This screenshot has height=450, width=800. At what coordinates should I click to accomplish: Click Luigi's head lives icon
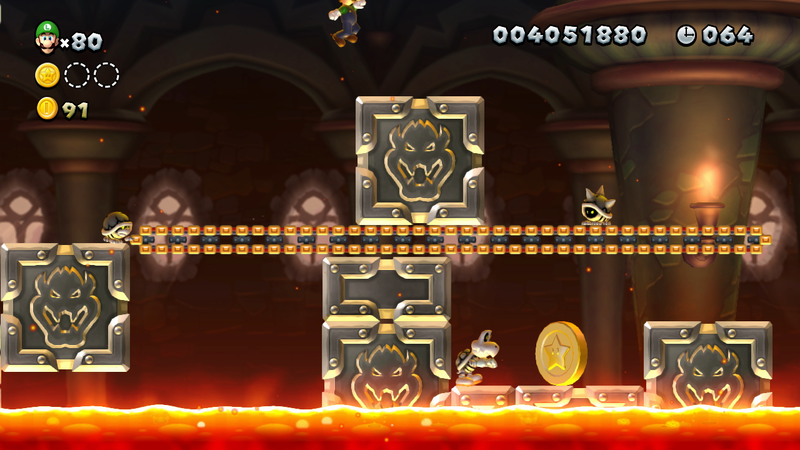tap(47, 37)
